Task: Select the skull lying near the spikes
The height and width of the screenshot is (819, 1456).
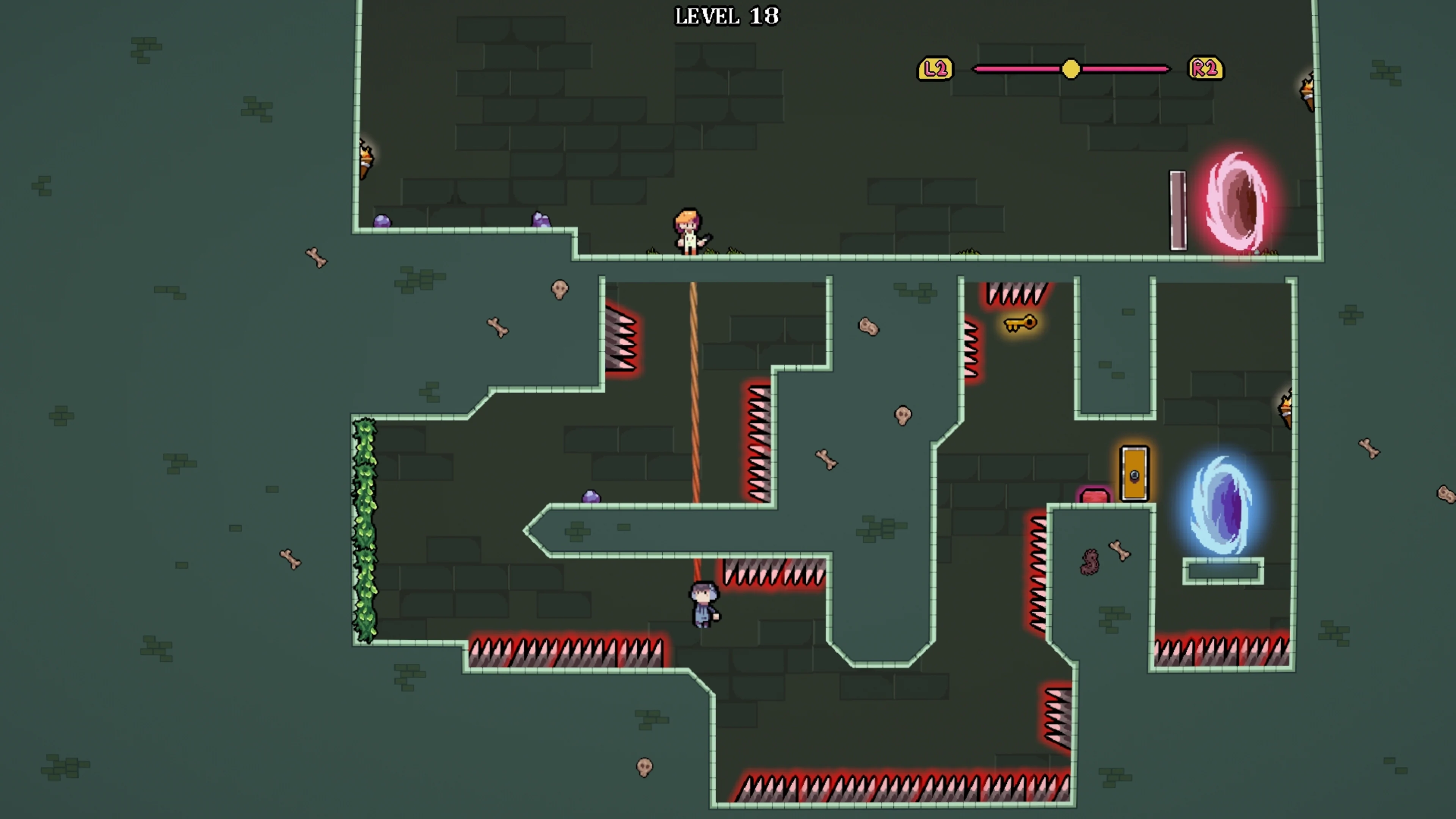Action: click(x=560, y=290)
